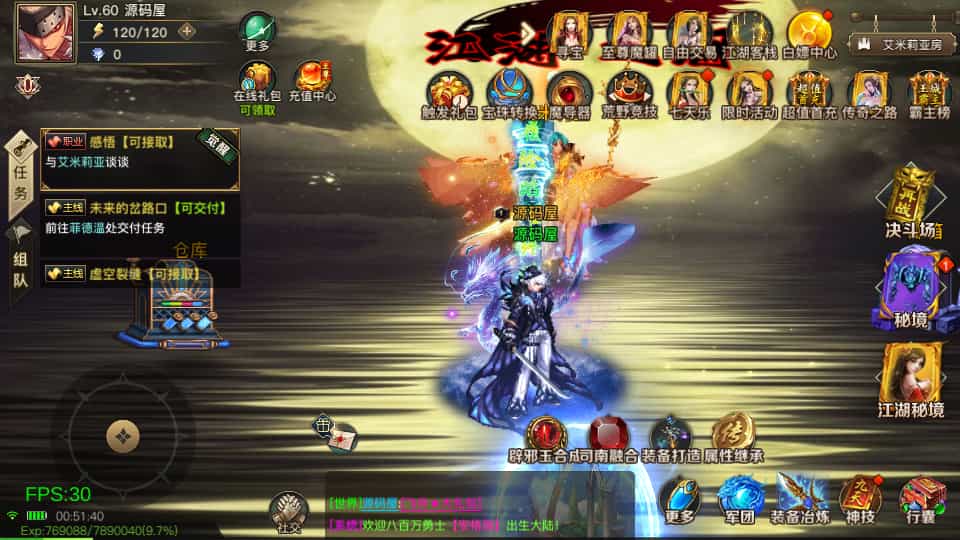The height and width of the screenshot is (540, 960).
Task: Open the 军团 legion menu
Action: pos(739,497)
